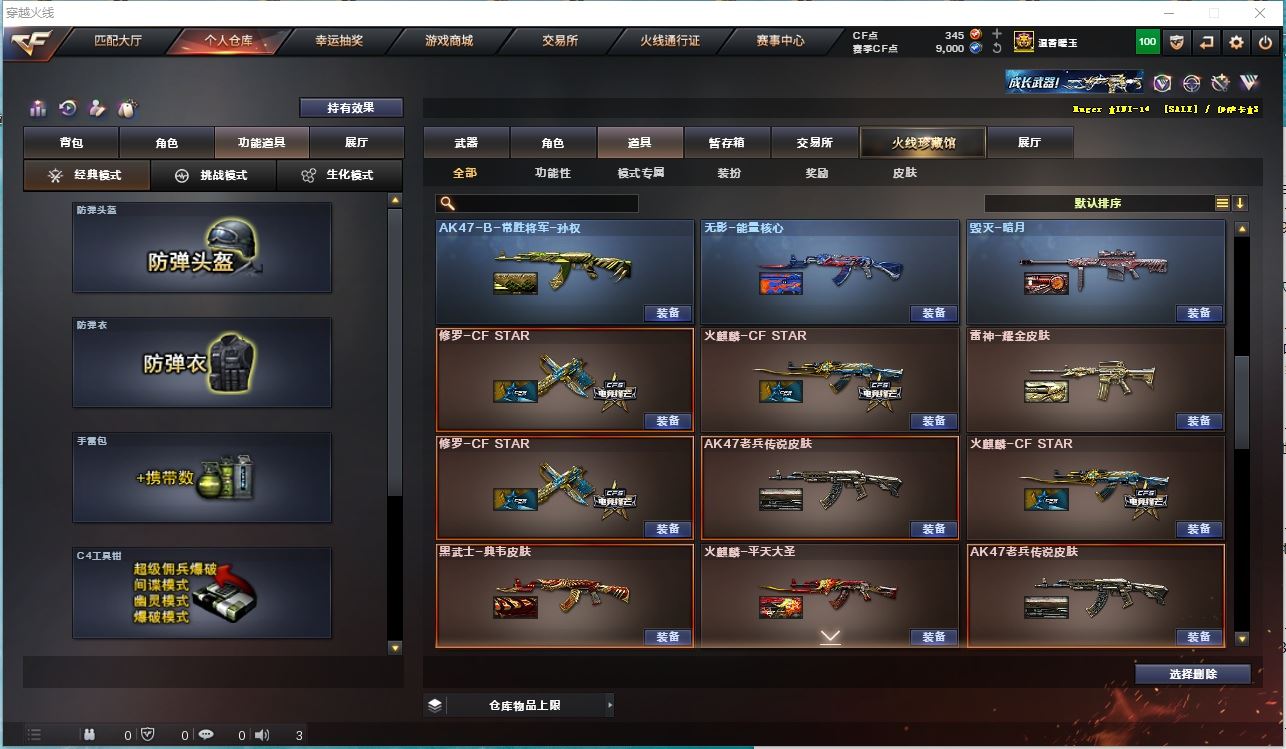
Task: Open 赛事中心 tournament center
Action: pos(780,41)
